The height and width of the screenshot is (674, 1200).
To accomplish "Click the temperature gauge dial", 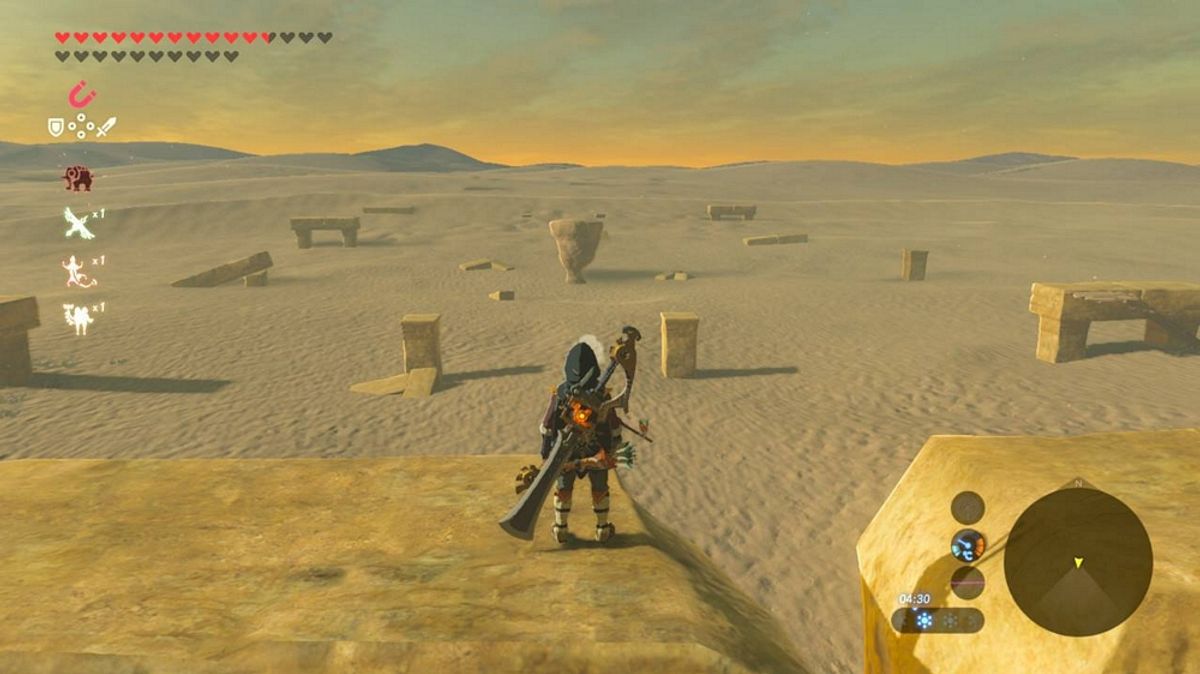I will 968,545.
